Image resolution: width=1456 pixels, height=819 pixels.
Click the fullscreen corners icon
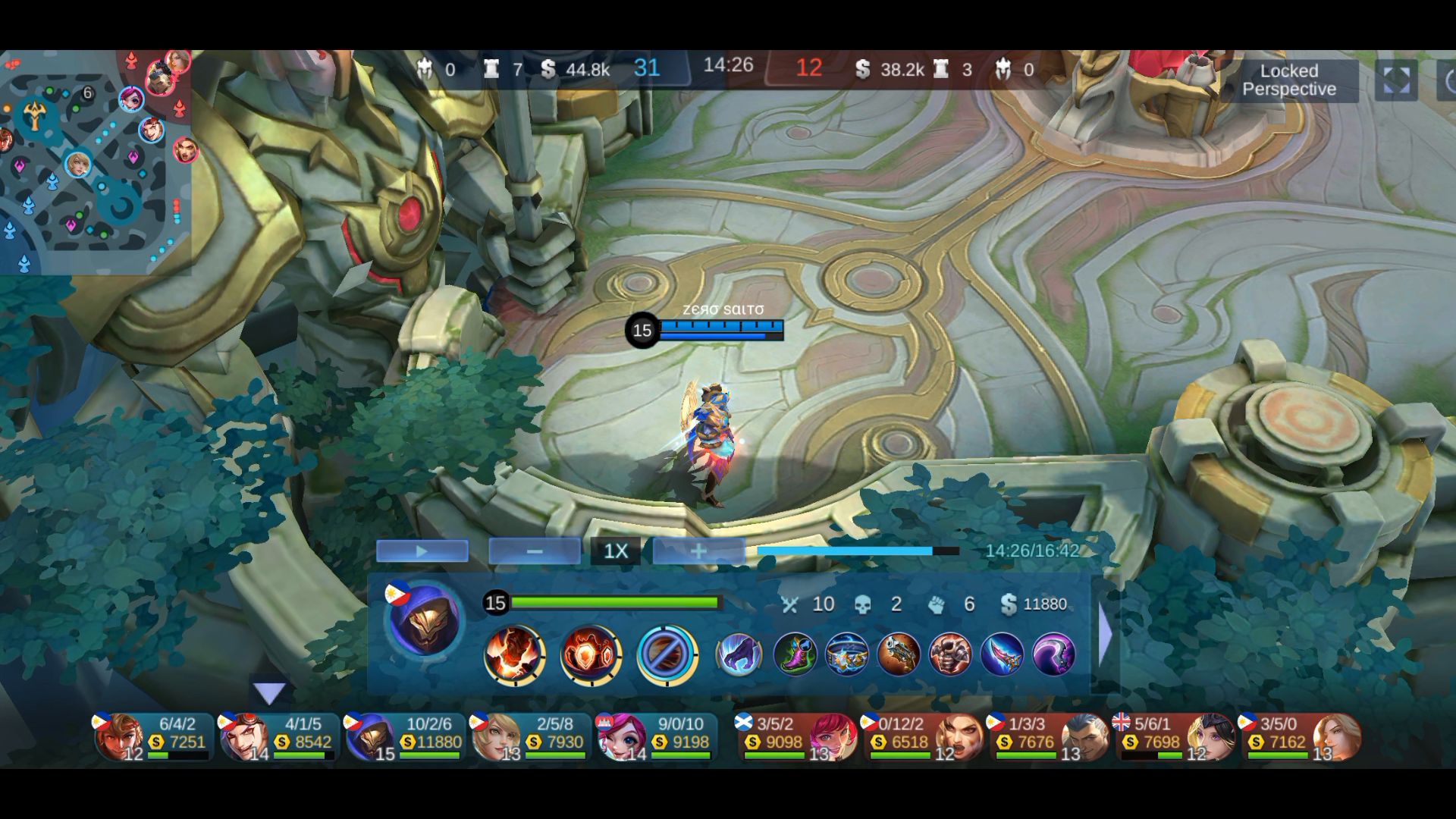point(1396,80)
